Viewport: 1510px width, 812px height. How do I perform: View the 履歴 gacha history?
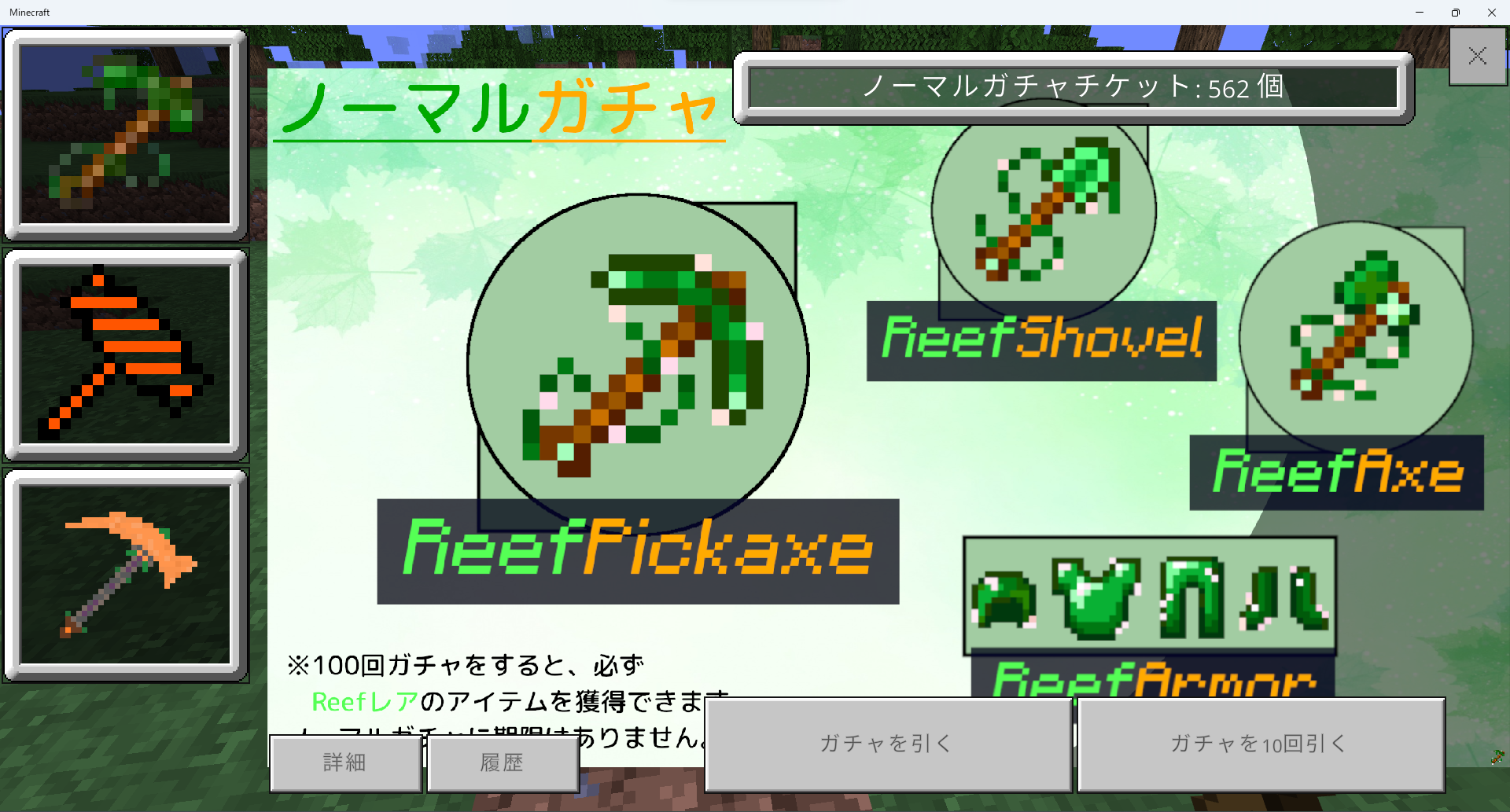(503, 762)
